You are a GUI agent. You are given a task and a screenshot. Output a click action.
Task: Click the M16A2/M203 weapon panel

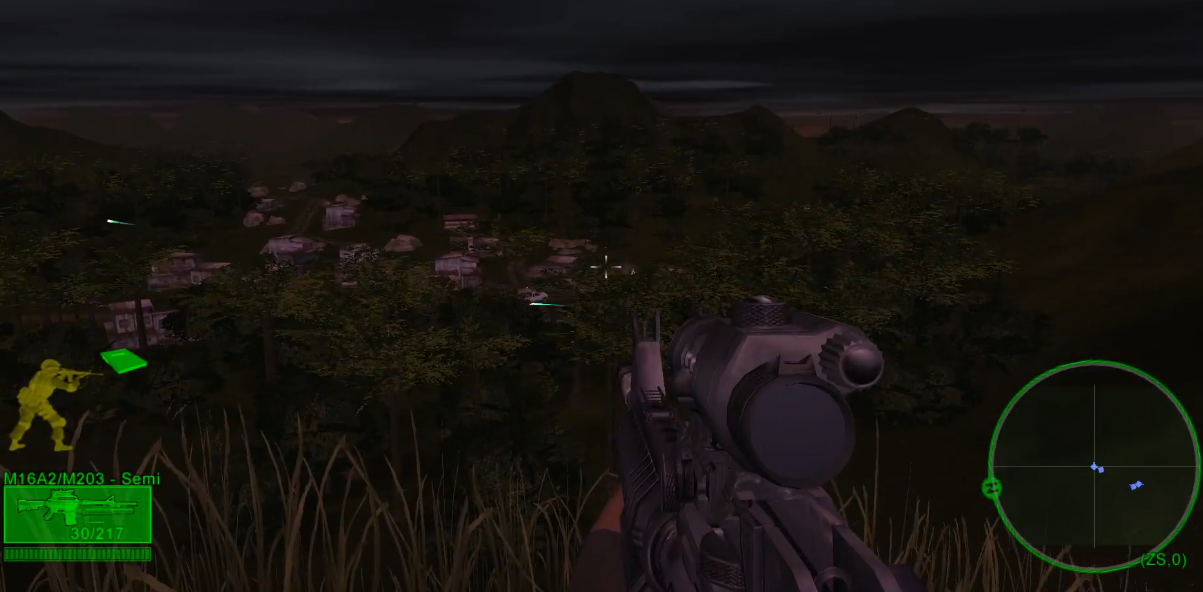77,514
